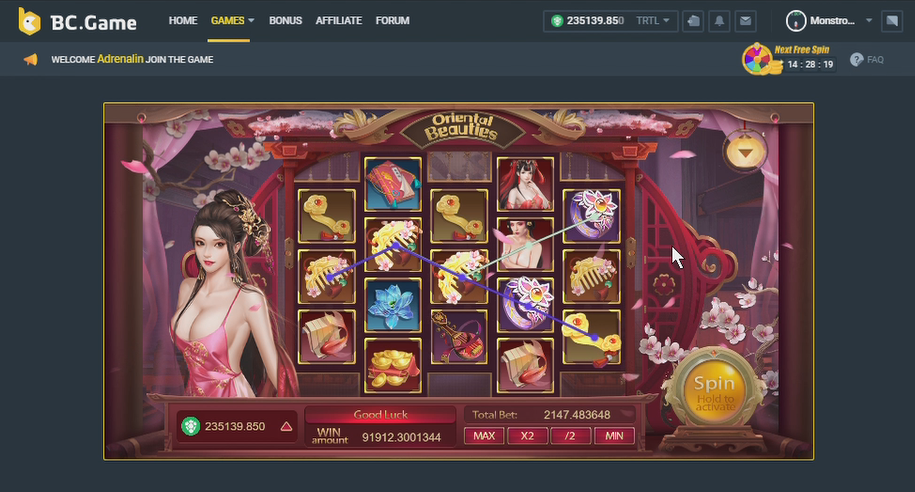Open the GAMES dropdown menu
The height and width of the screenshot is (492, 915).
point(232,20)
